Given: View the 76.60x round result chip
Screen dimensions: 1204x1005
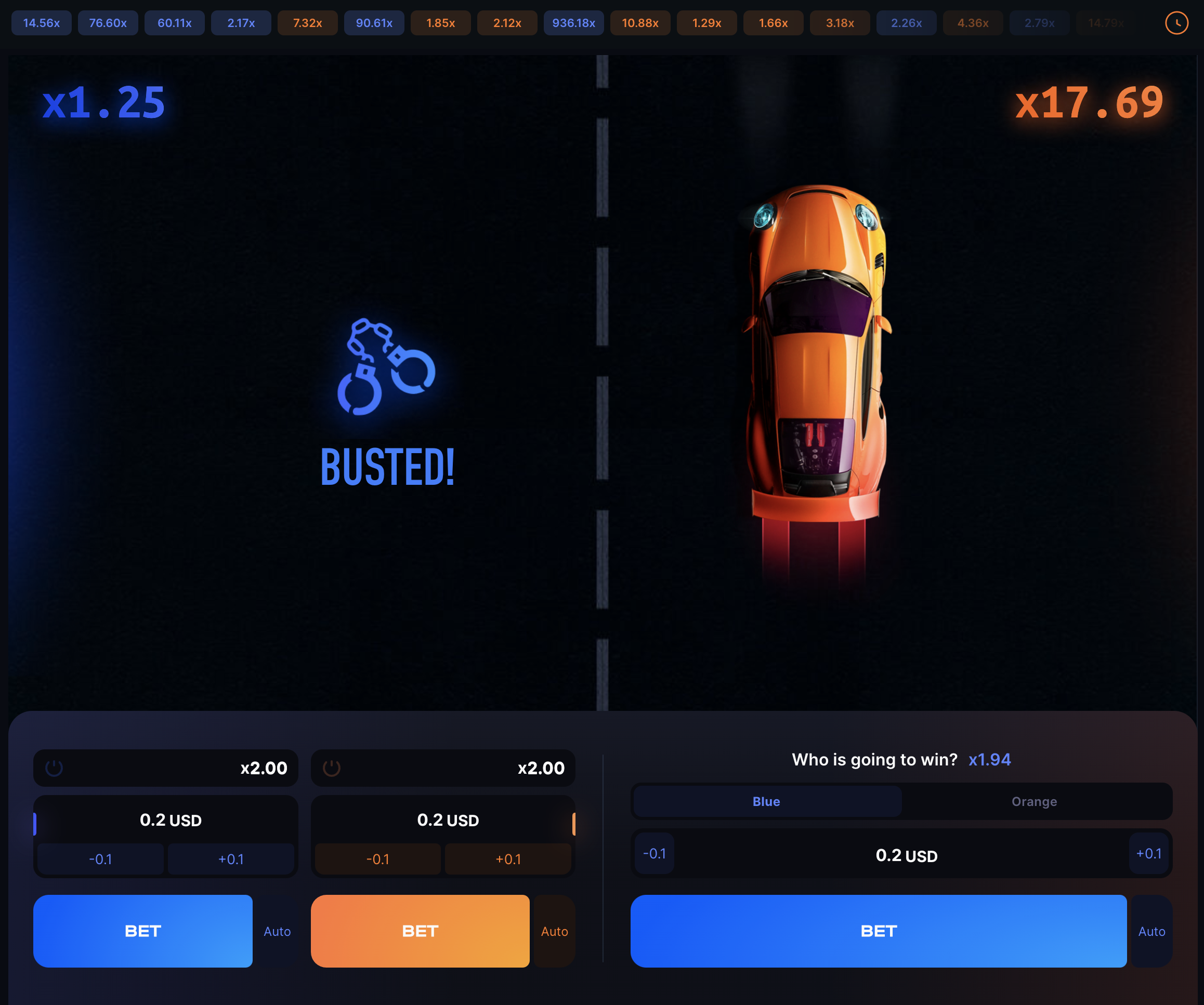Looking at the screenshot, I should click(x=108, y=23).
